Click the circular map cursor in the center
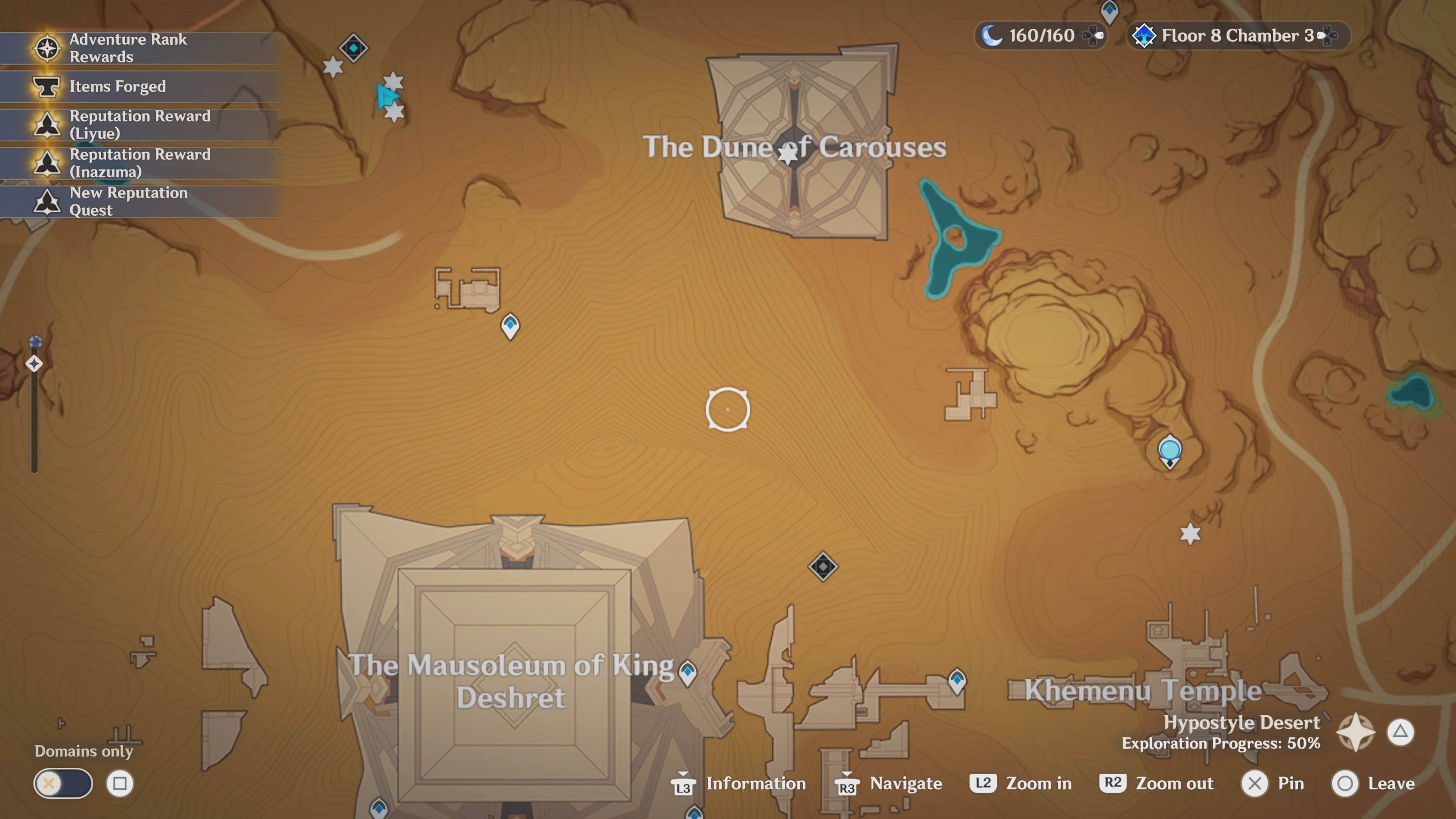Screen dimensions: 1456x819 728,410
